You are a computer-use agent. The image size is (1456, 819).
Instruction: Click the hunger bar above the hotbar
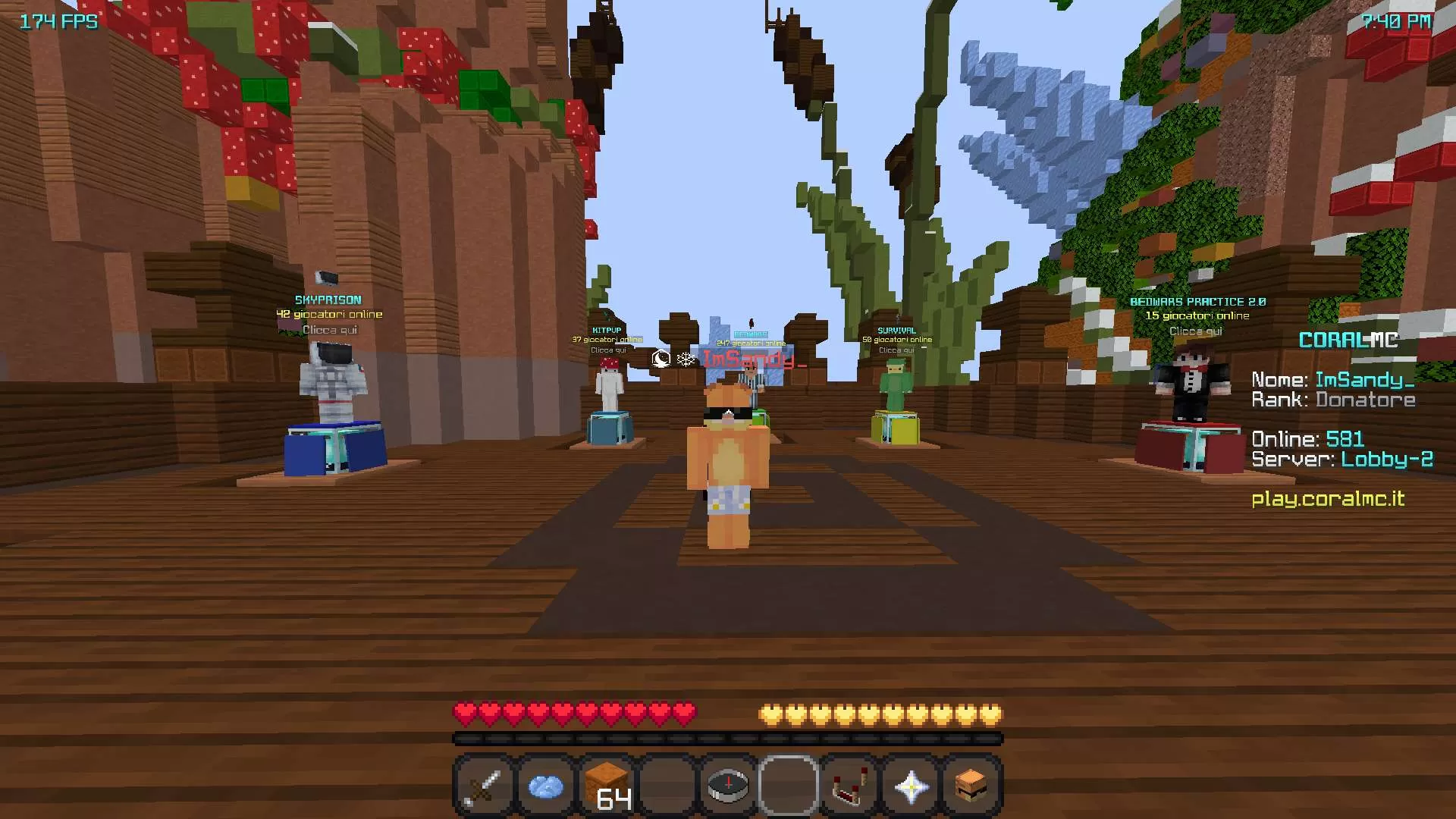880,714
